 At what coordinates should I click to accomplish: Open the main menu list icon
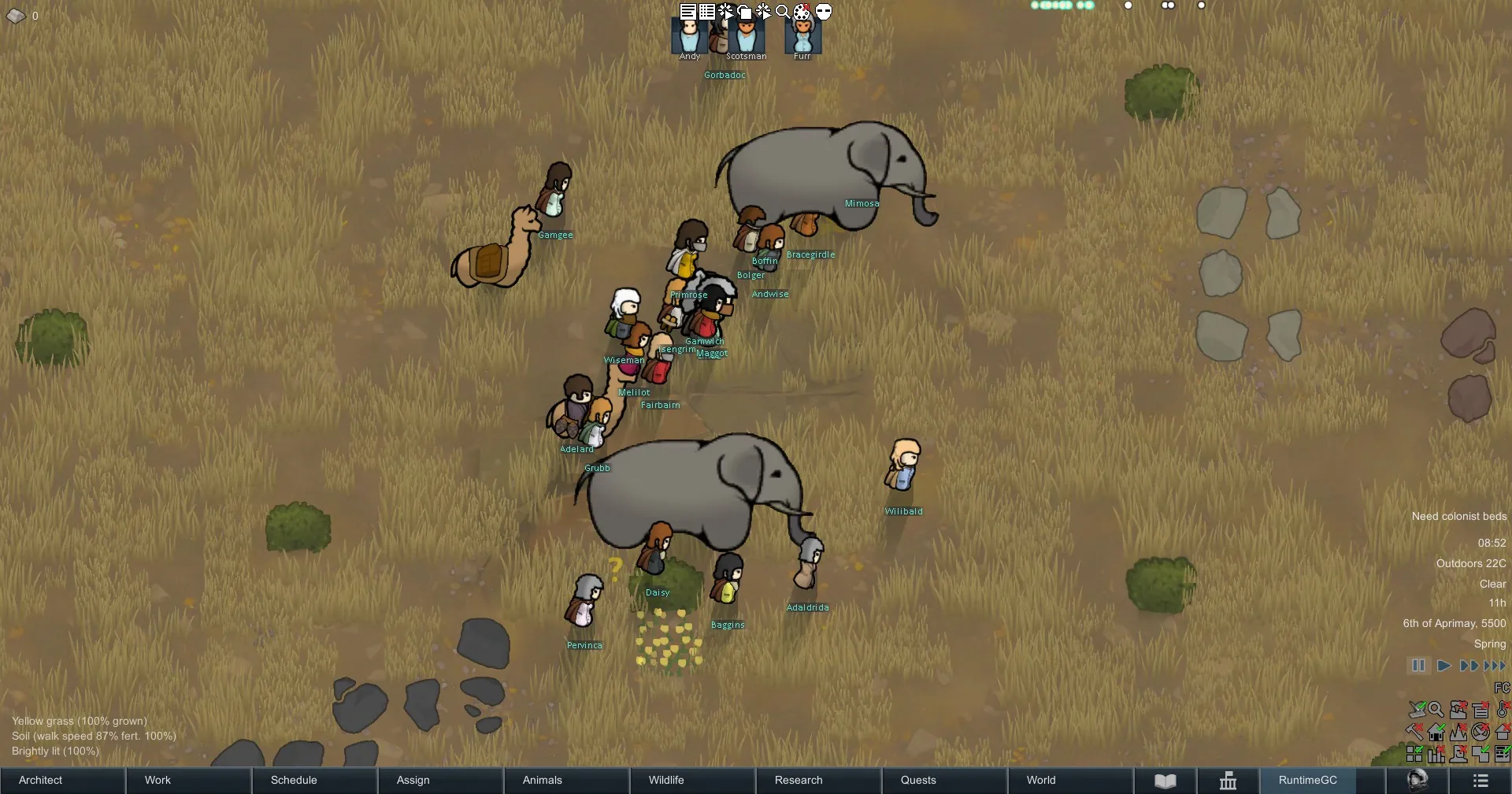[1480, 781]
